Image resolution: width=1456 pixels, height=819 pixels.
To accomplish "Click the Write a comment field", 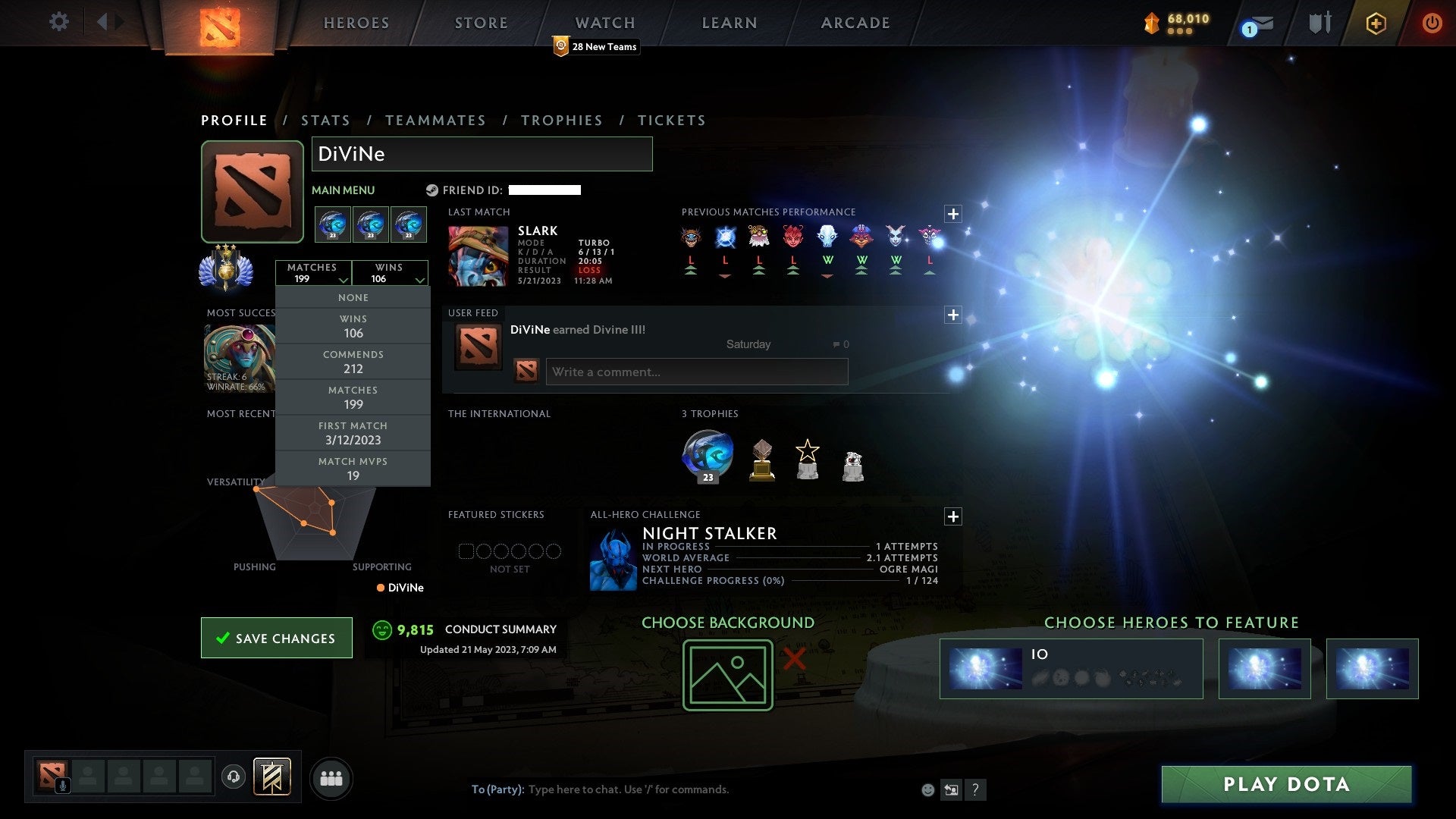I will tap(696, 372).
